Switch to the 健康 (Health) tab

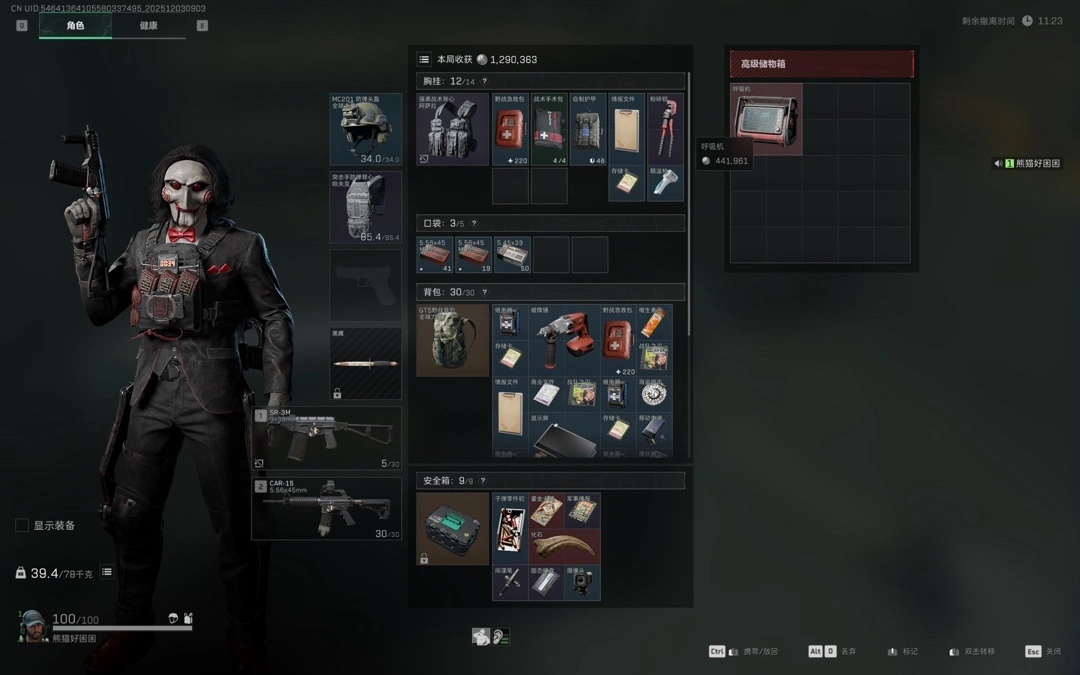coord(148,25)
